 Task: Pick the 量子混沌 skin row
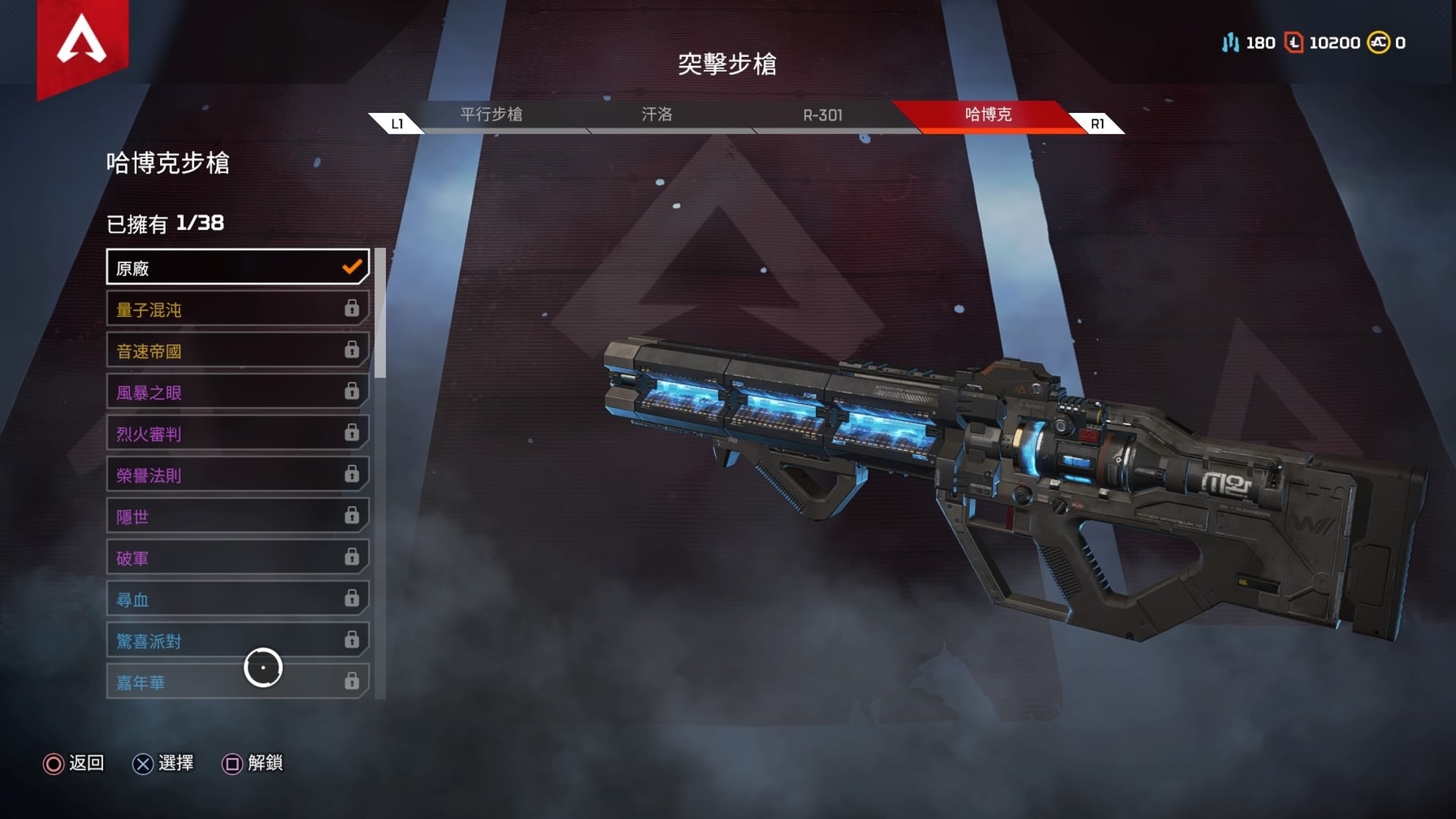click(x=237, y=309)
